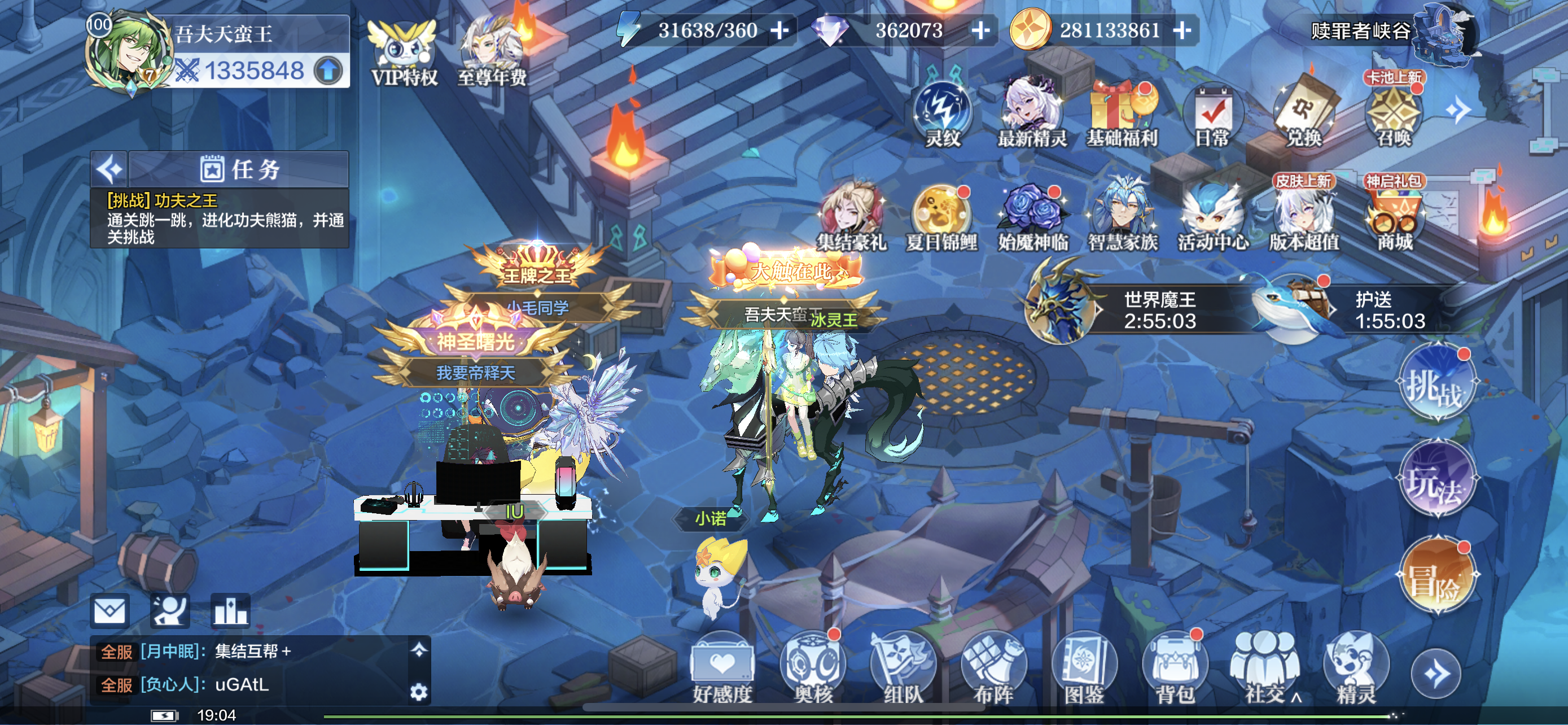Open chat settings gear
This screenshot has width=1568, height=725.
(x=419, y=692)
